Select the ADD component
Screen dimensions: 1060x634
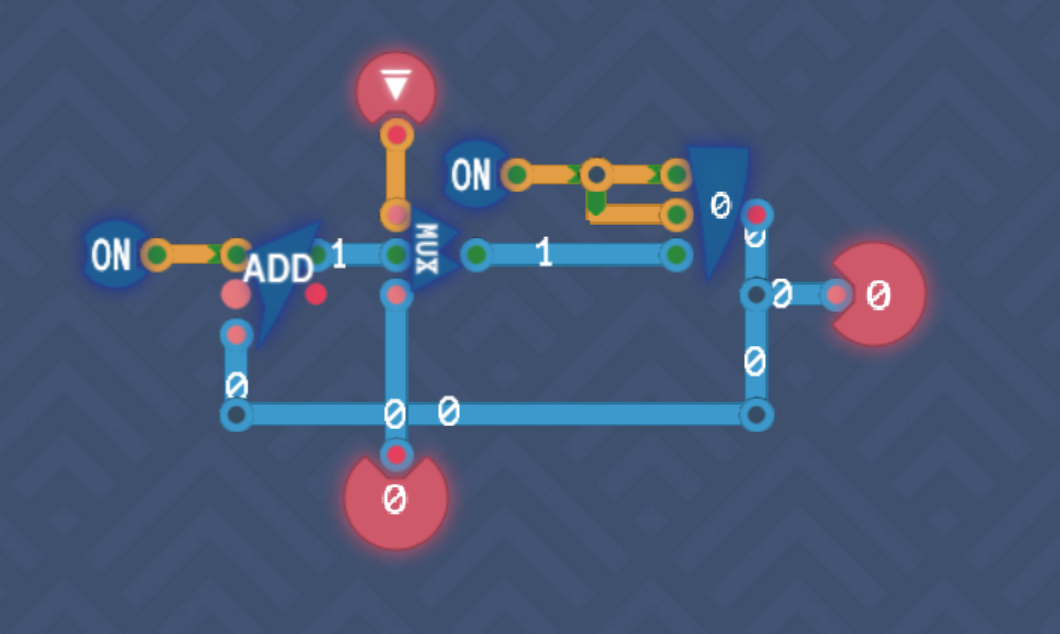click(x=279, y=272)
